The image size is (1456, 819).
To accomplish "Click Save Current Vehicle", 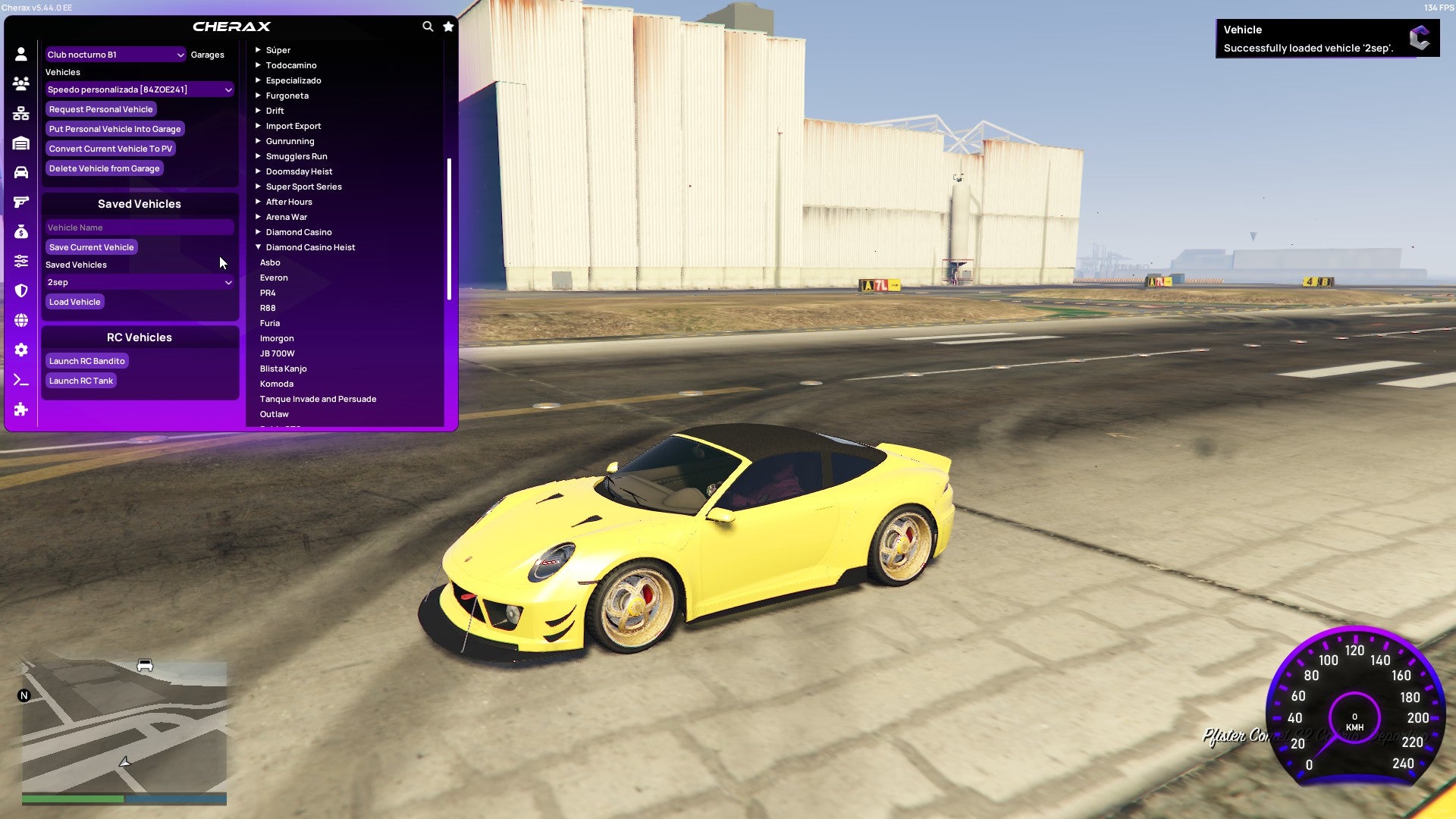I will (x=91, y=246).
